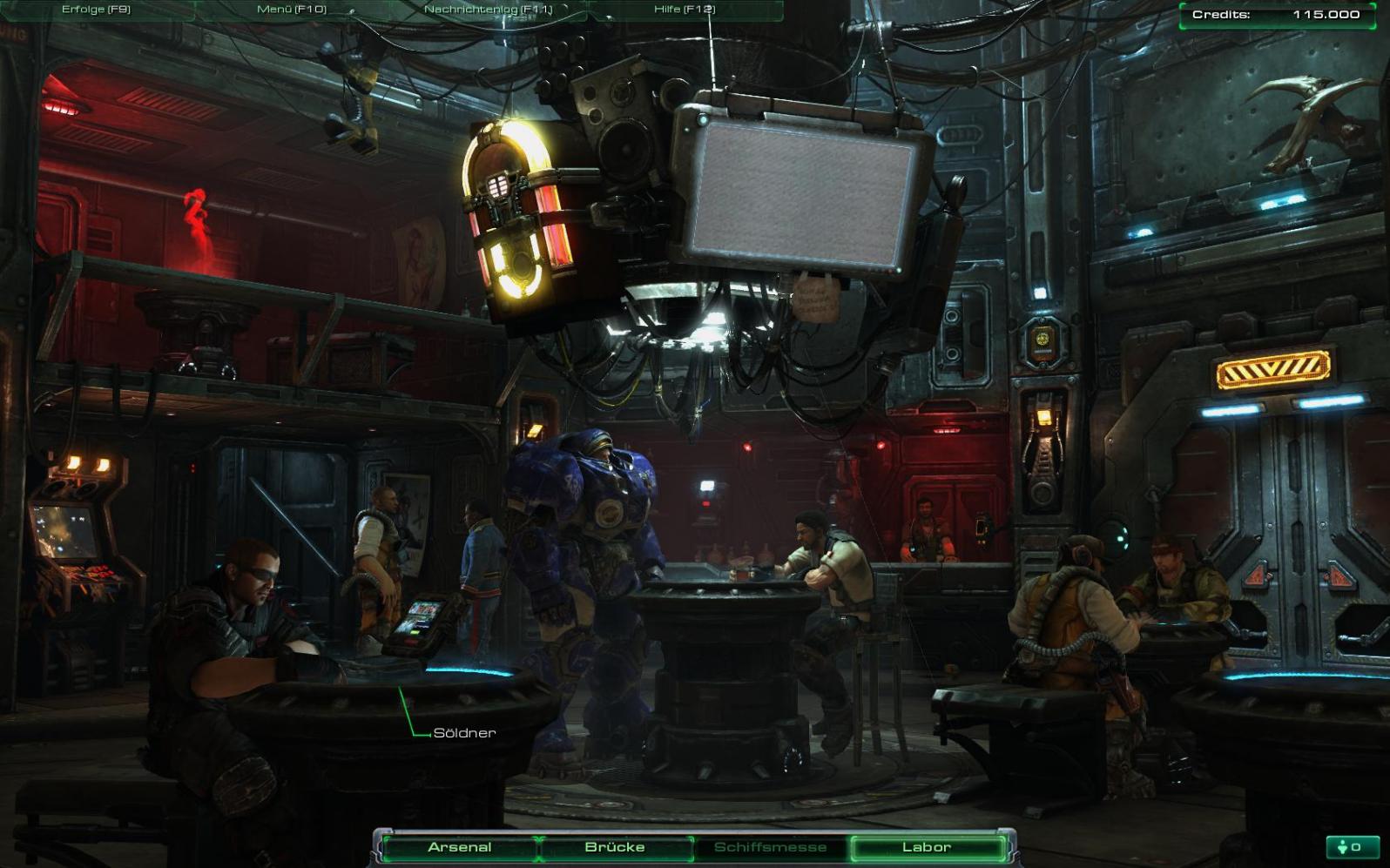Open the green button showing a 0 counter

pos(1349,847)
